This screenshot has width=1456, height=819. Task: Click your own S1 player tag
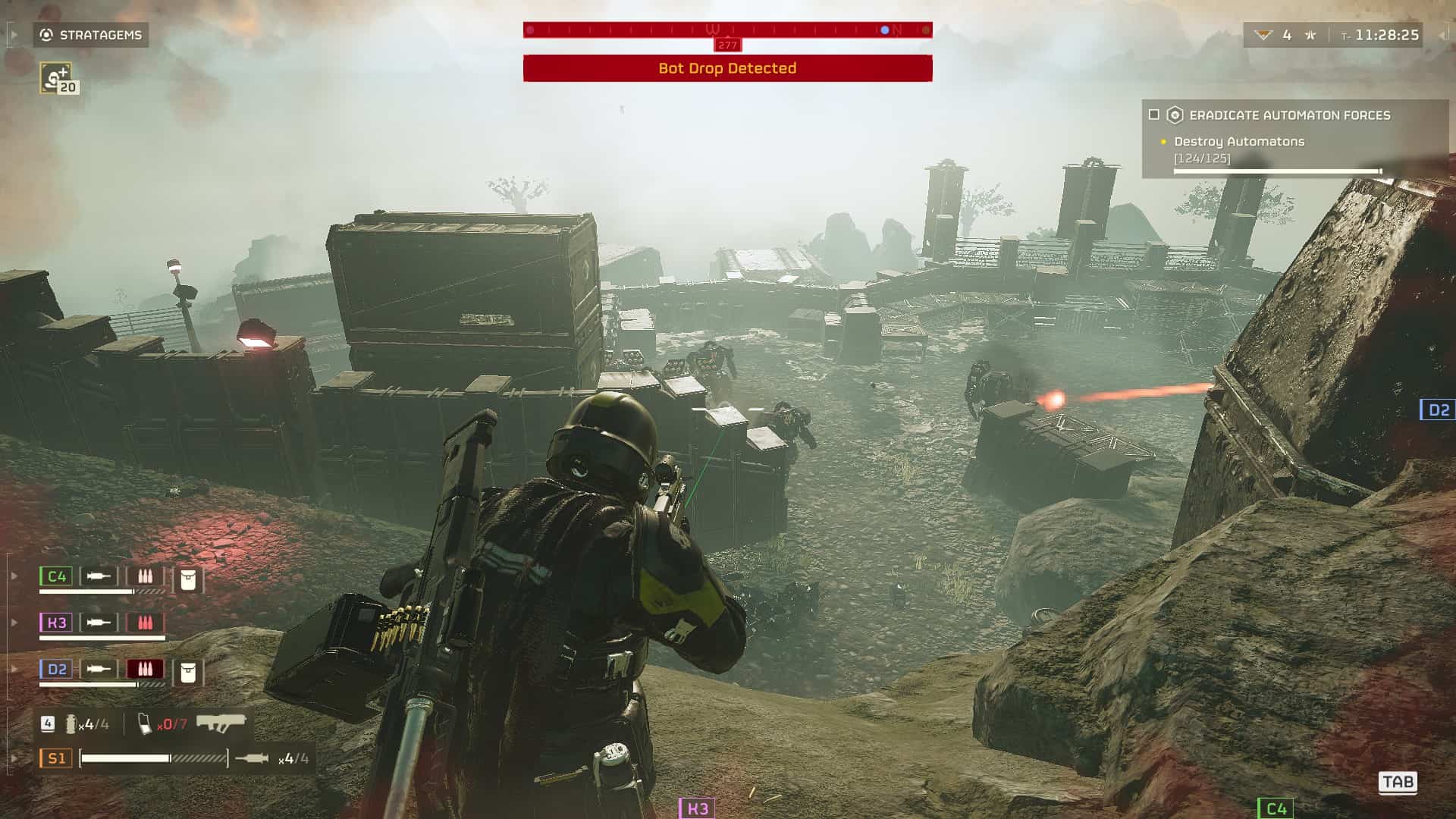56,758
